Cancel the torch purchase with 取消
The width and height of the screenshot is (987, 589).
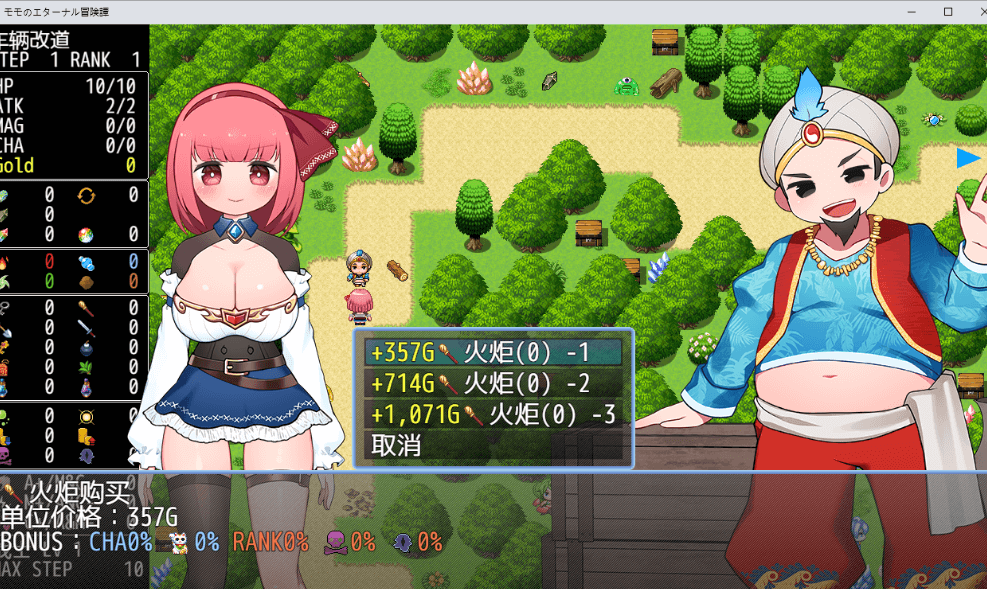tap(396, 445)
